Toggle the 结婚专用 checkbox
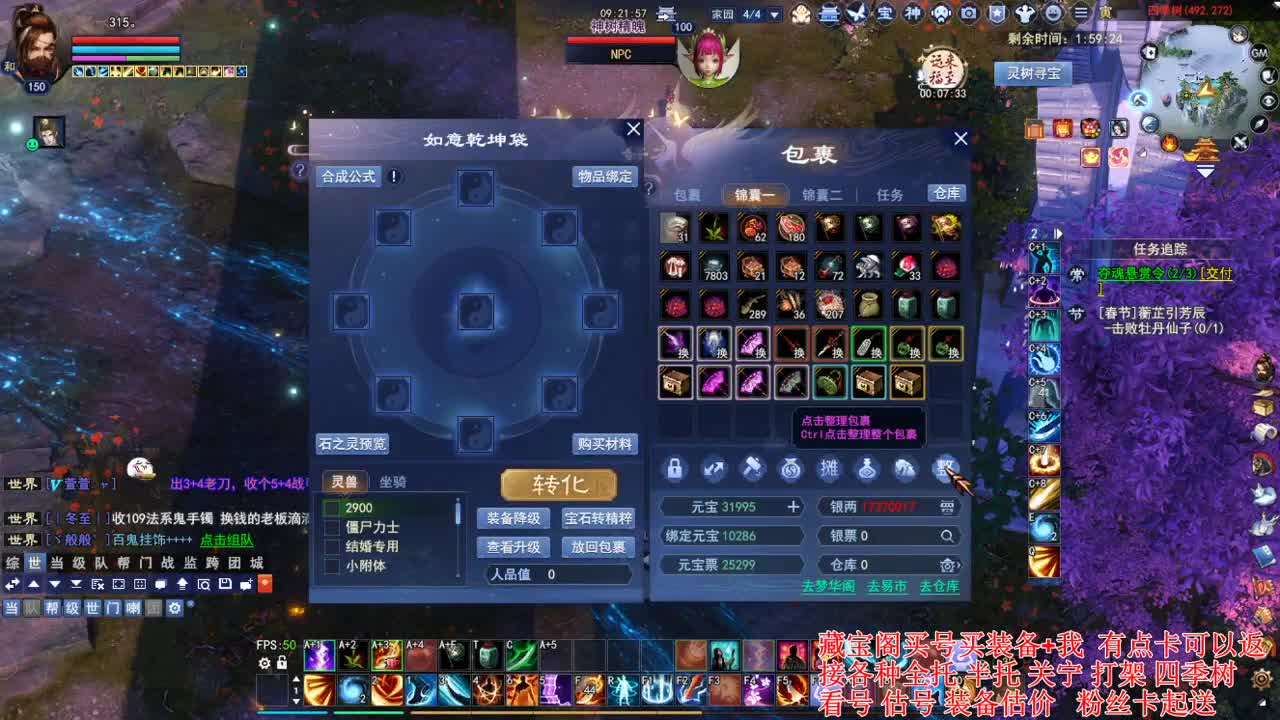The image size is (1280, 720). 331,545
